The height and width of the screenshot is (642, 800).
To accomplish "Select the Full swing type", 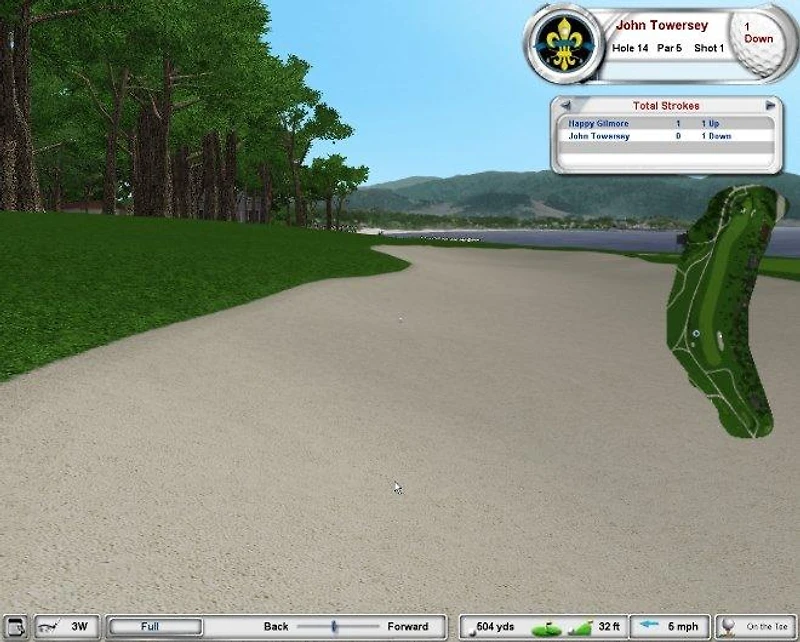I will [154, 627].
